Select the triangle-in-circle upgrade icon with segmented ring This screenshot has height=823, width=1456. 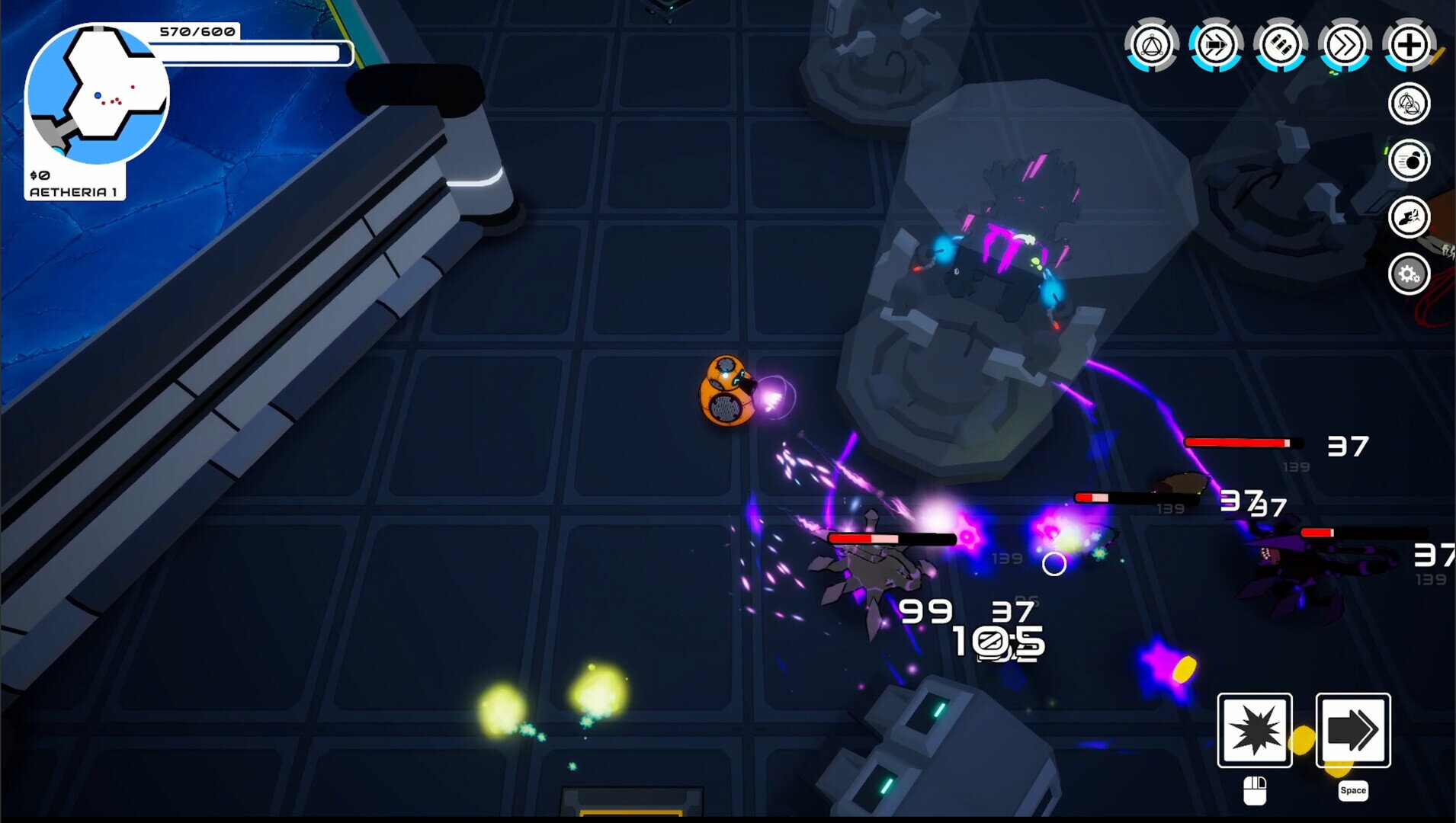[1152, 45]
